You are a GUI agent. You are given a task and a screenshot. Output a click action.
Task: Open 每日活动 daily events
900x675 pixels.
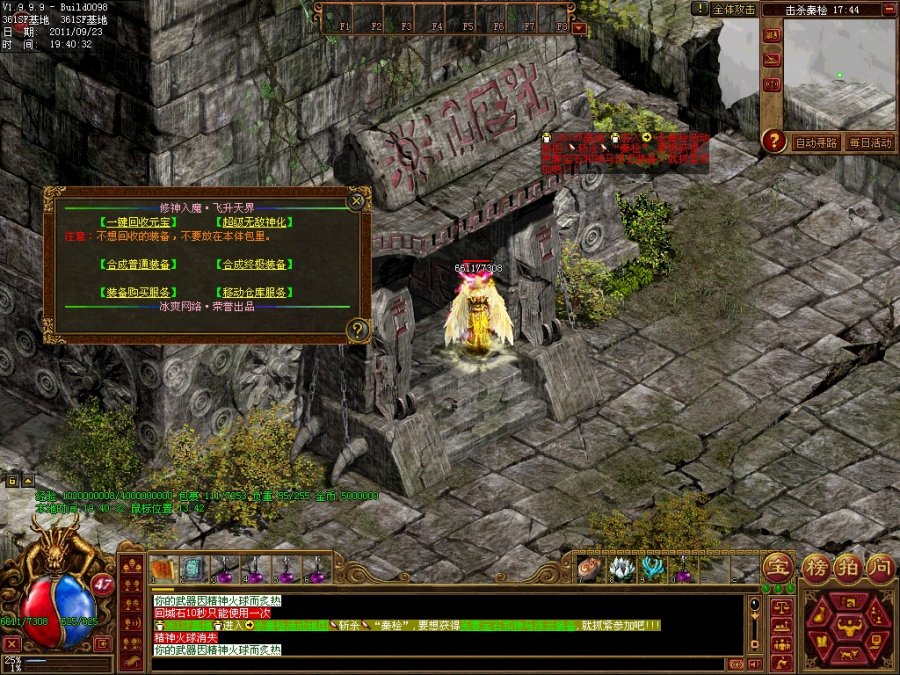[869, 142]
